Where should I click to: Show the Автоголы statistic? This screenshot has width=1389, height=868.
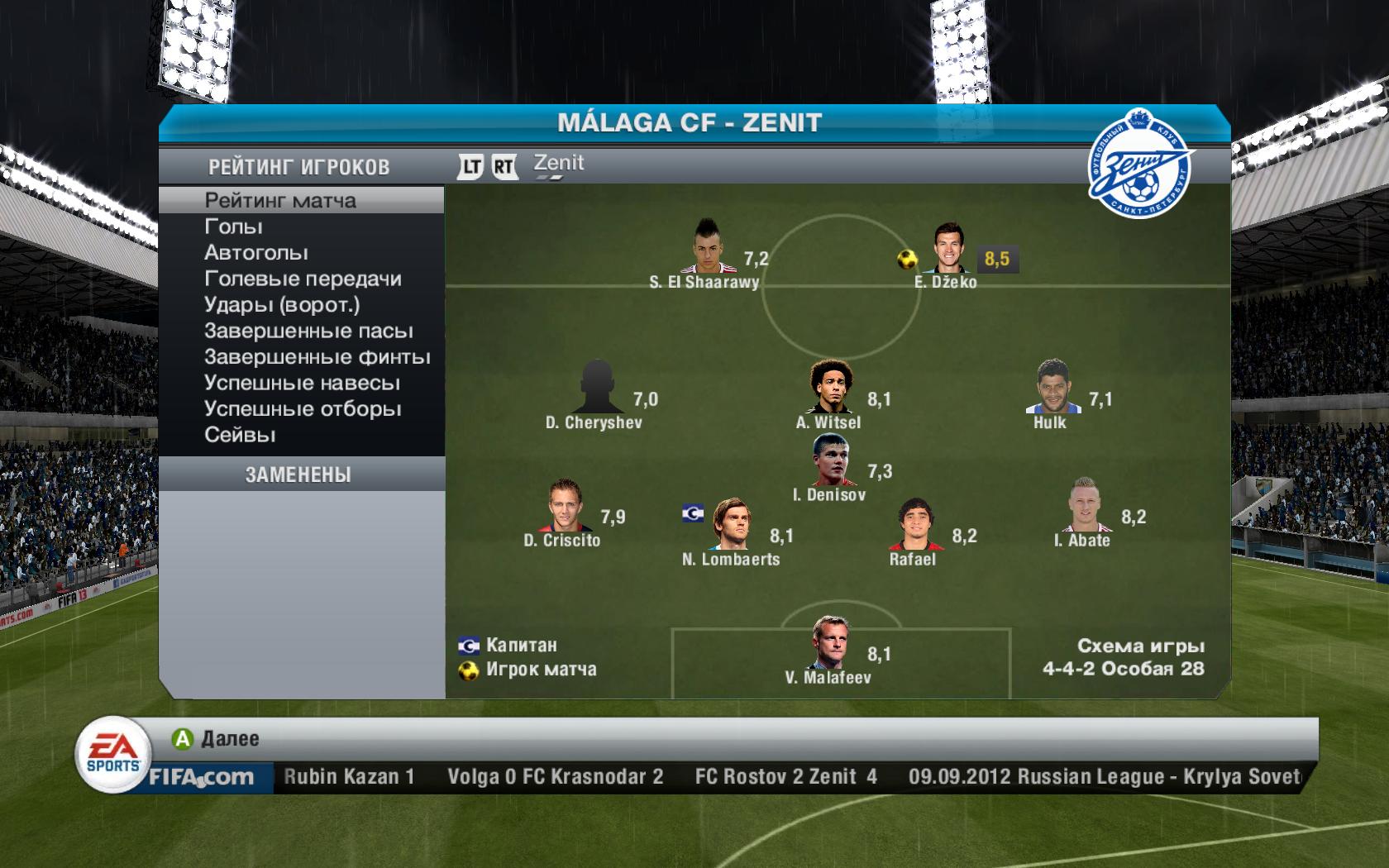(x=256, y=253)
